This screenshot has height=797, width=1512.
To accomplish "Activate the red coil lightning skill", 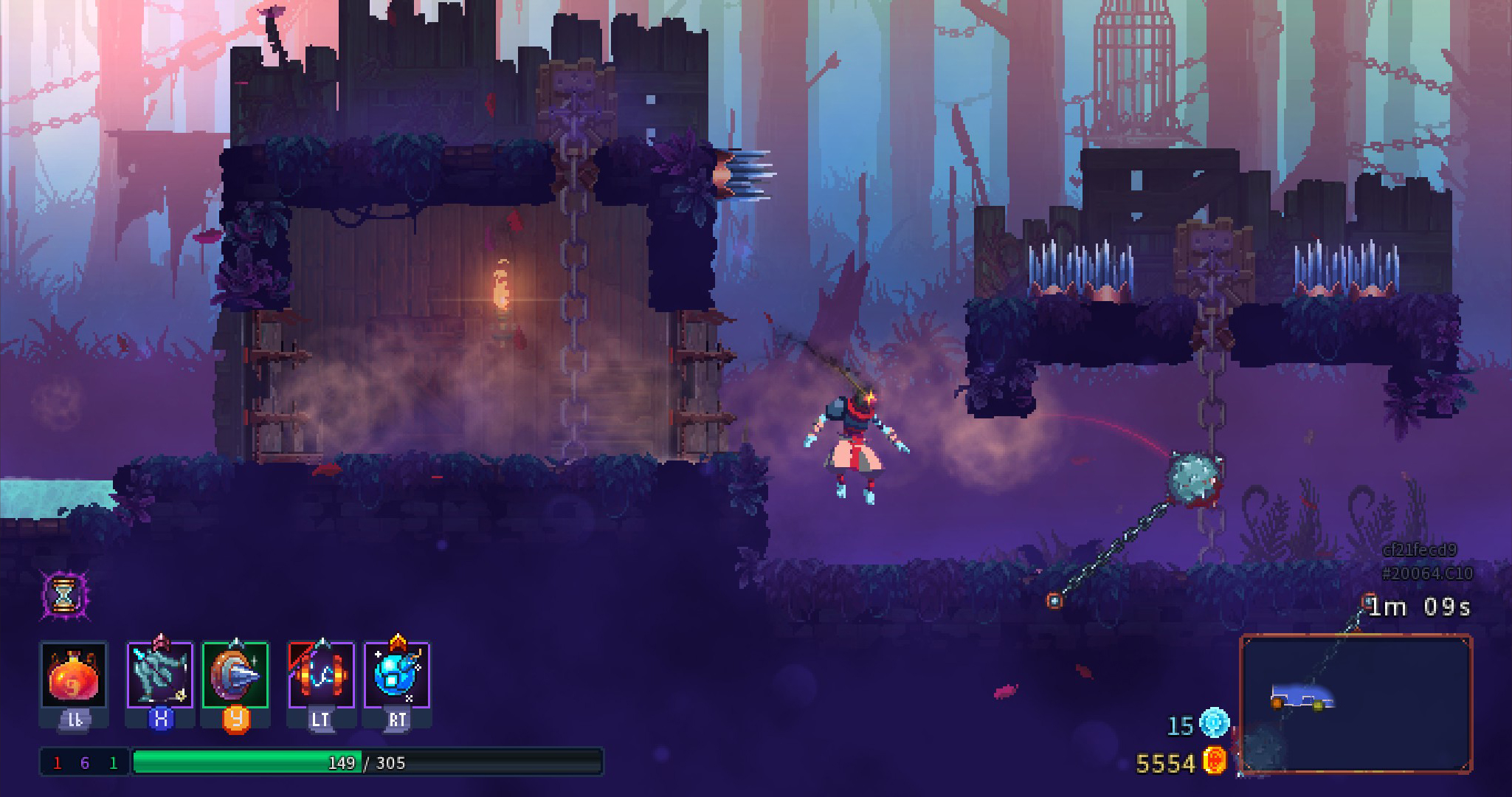I will tap(321, 674).
